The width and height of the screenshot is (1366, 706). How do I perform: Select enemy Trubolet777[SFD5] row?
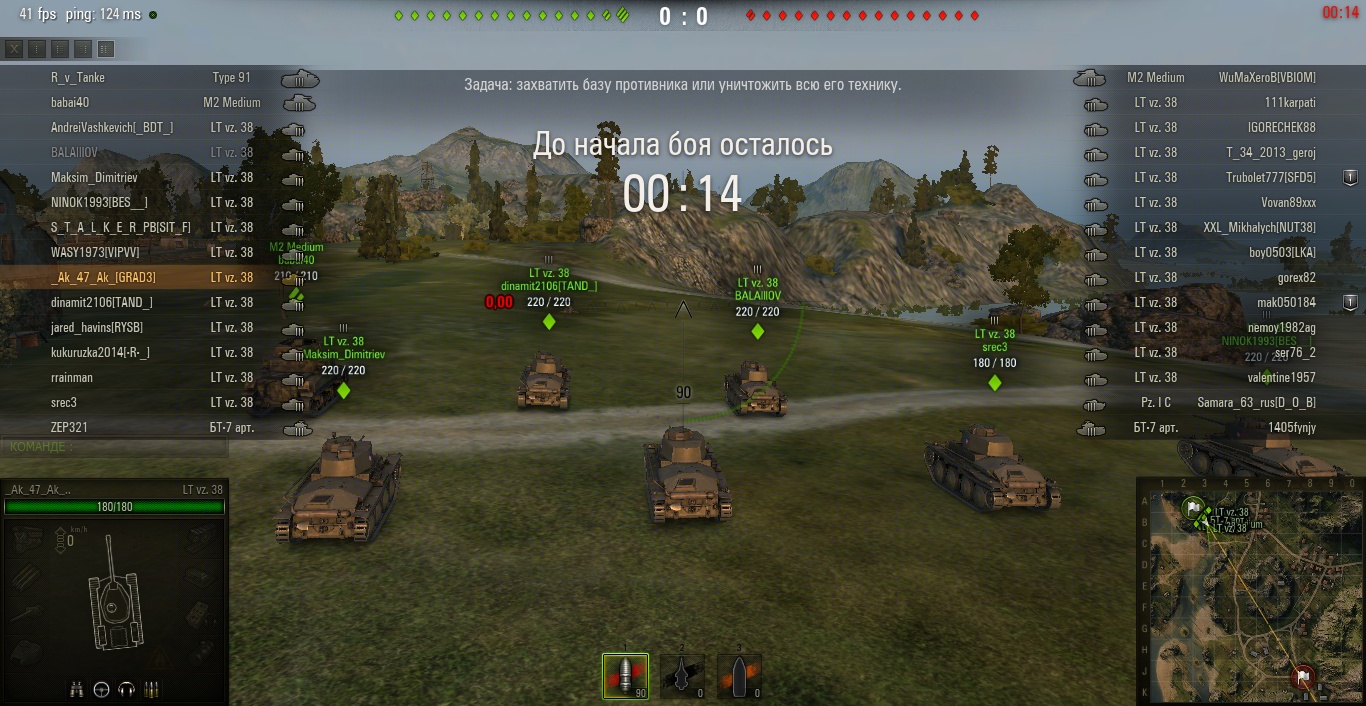click(x=1220, y=178)
